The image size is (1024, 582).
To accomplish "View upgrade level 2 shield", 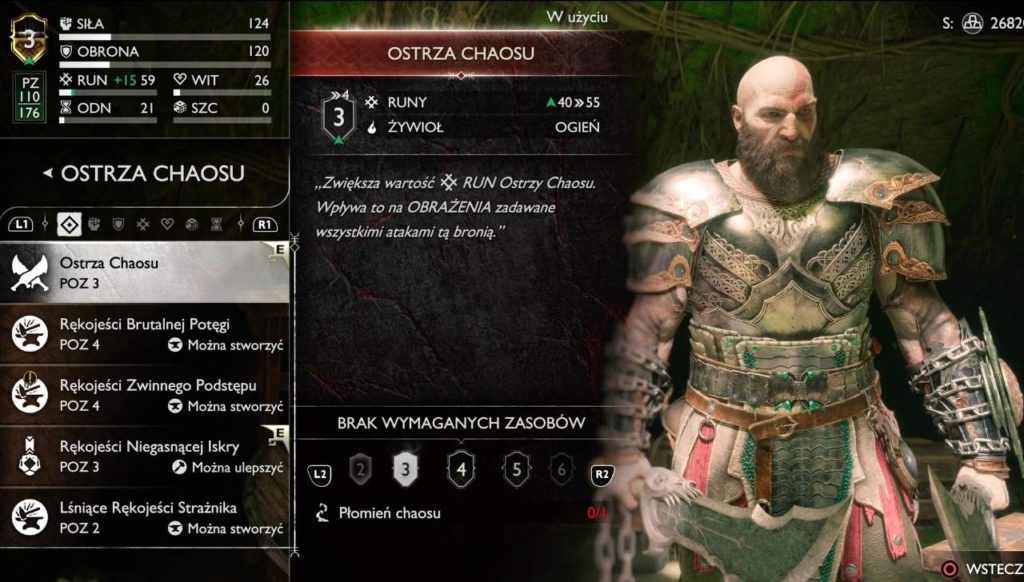I will pyautogui.click(x=360, y=467).
